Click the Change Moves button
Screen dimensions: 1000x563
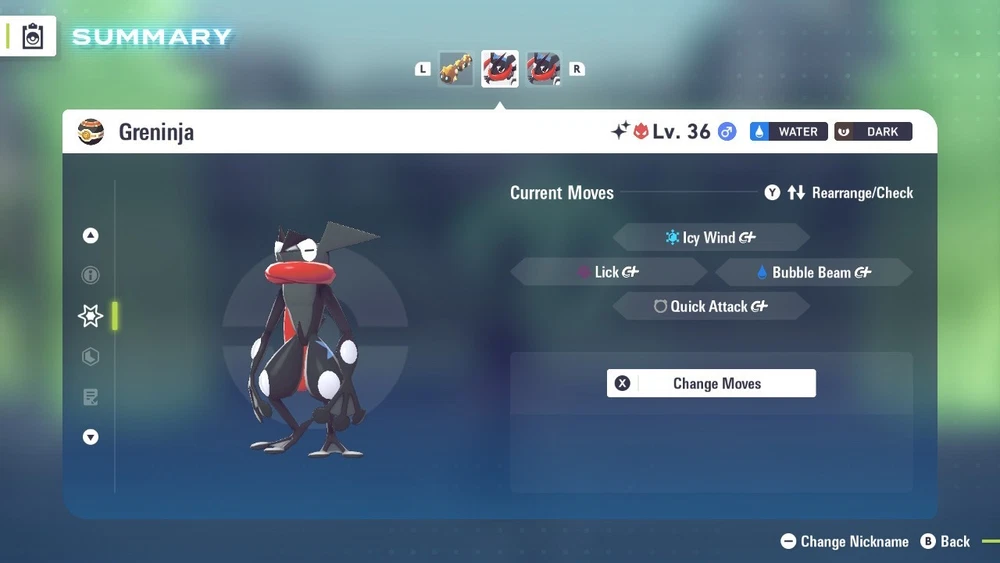pyautogui.click(x=711, y=383)
